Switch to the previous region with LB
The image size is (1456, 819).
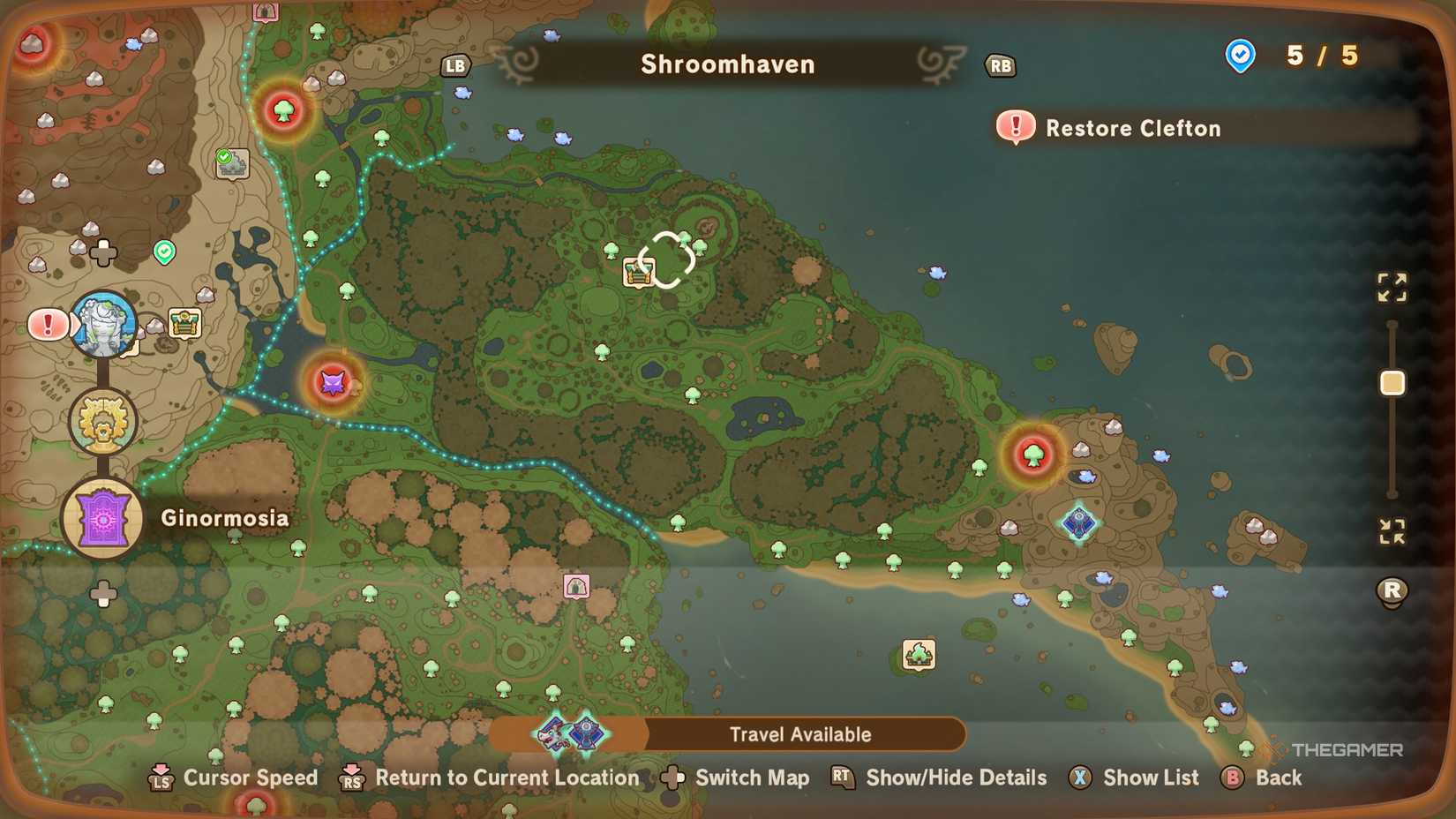[x=454, y=64]
